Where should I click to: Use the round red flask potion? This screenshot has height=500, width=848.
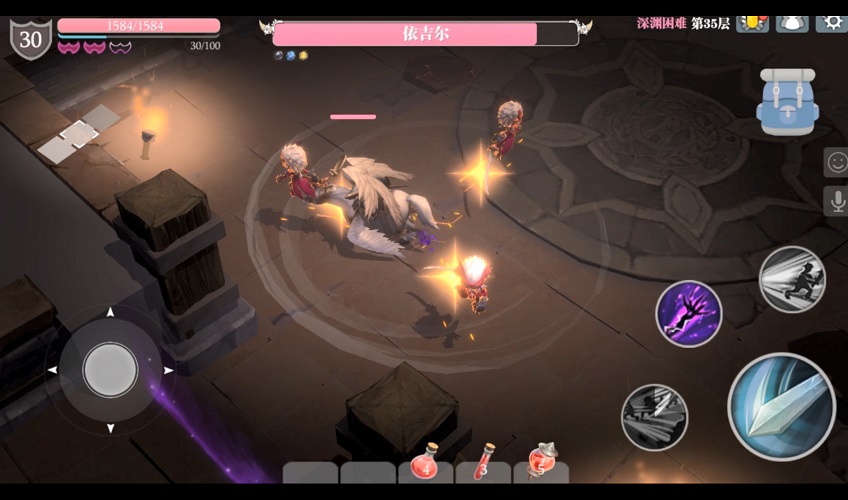coord(426,464)
